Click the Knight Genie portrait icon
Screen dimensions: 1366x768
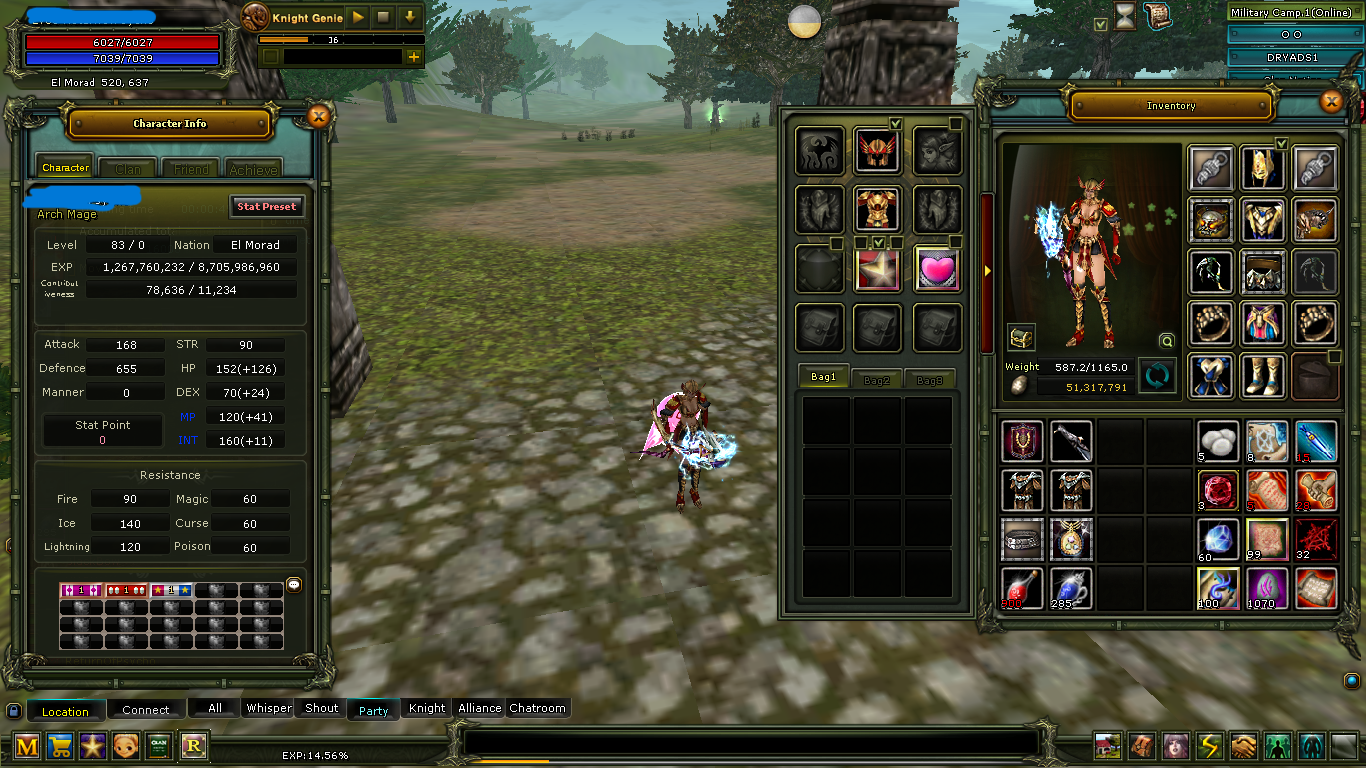tap(255, 16)
